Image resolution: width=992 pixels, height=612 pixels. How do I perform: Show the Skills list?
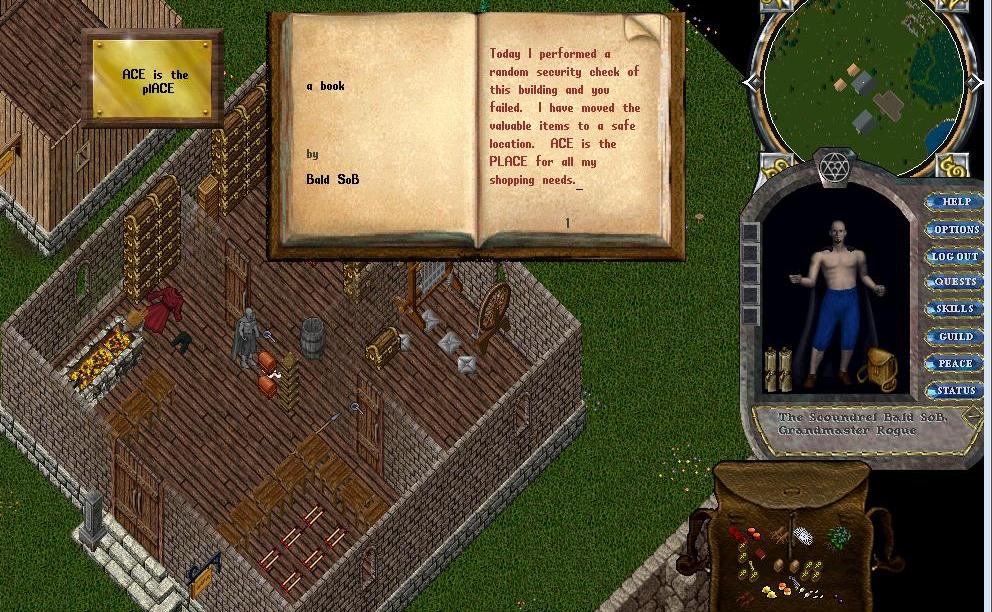tap(955, 309)
